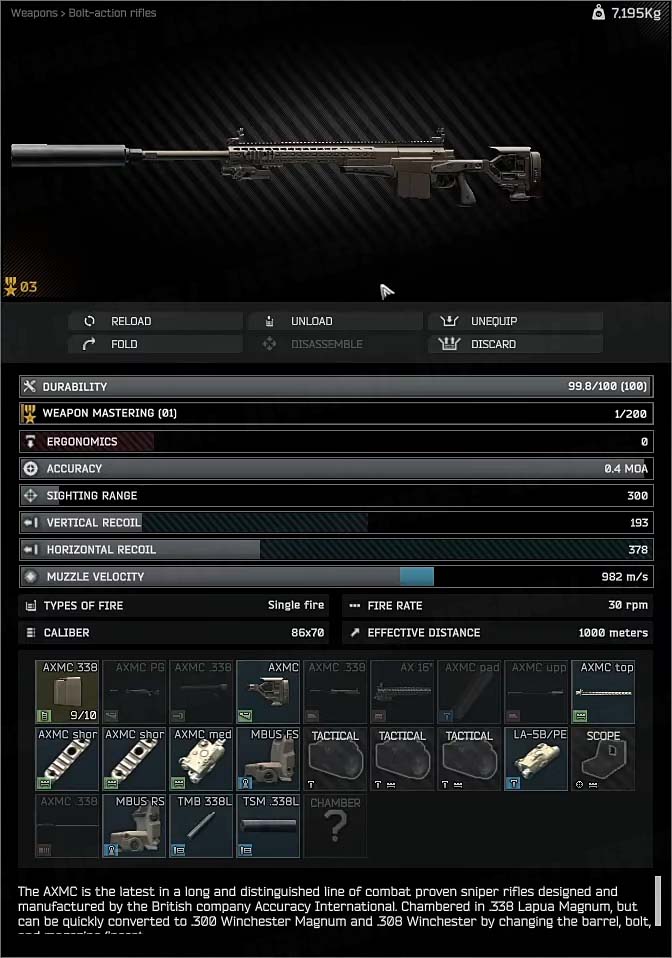
Task: Click the description text scrollbar
Action: [658, 903]
